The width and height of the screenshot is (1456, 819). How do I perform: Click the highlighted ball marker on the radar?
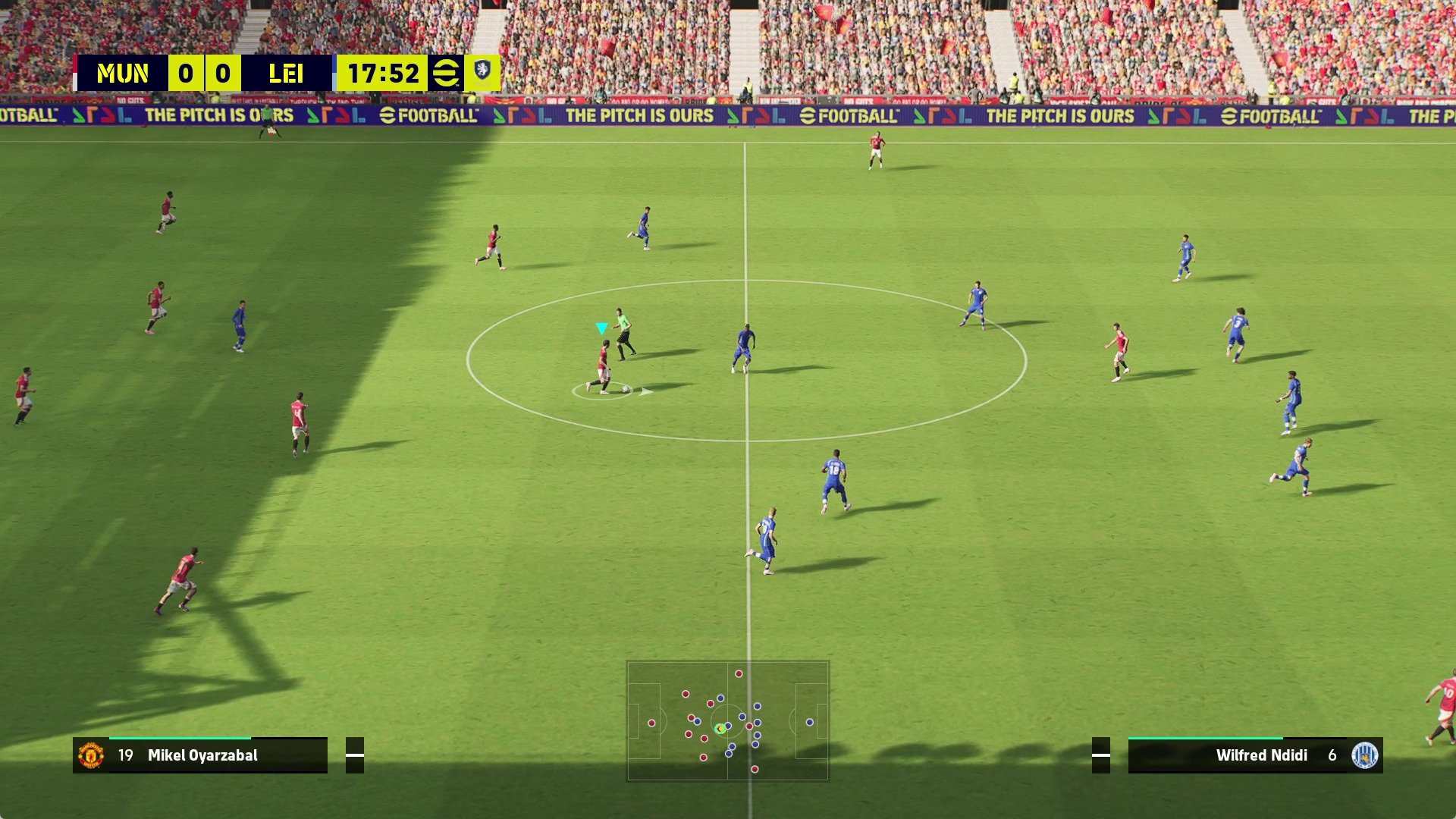(x=719, y=730)
